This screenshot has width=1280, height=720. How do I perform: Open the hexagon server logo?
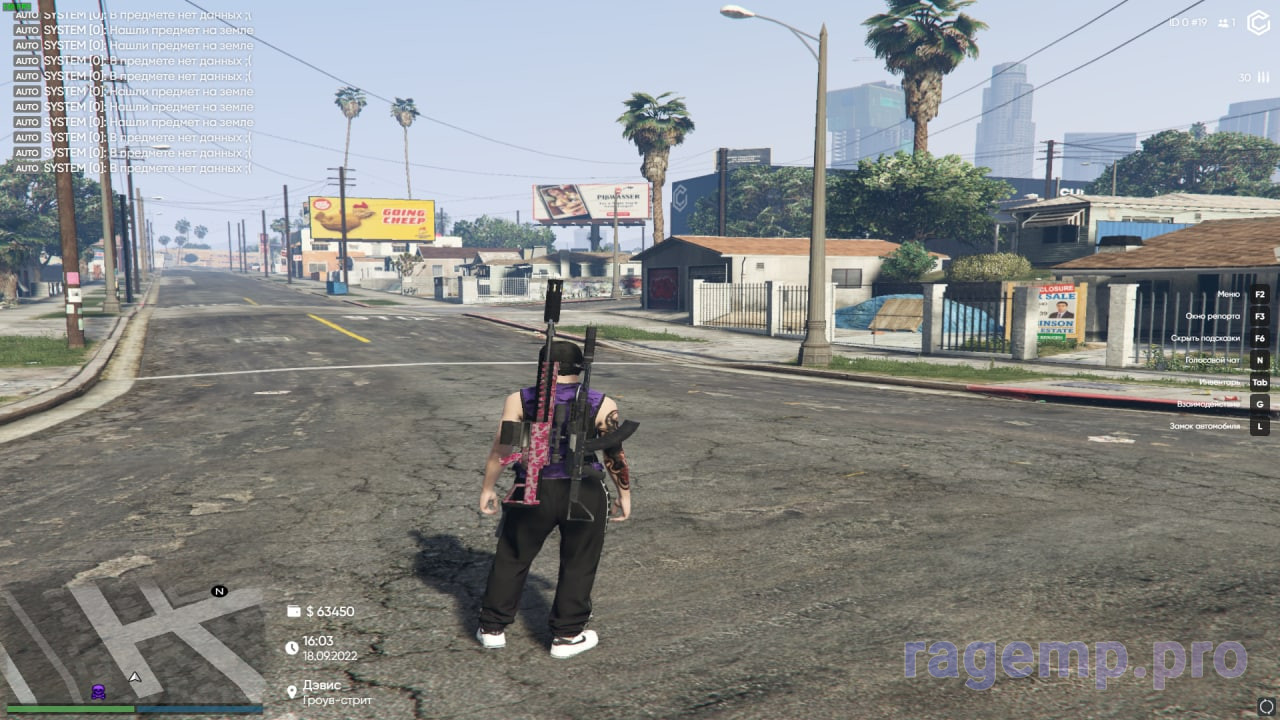click(x=1258, y=23)
